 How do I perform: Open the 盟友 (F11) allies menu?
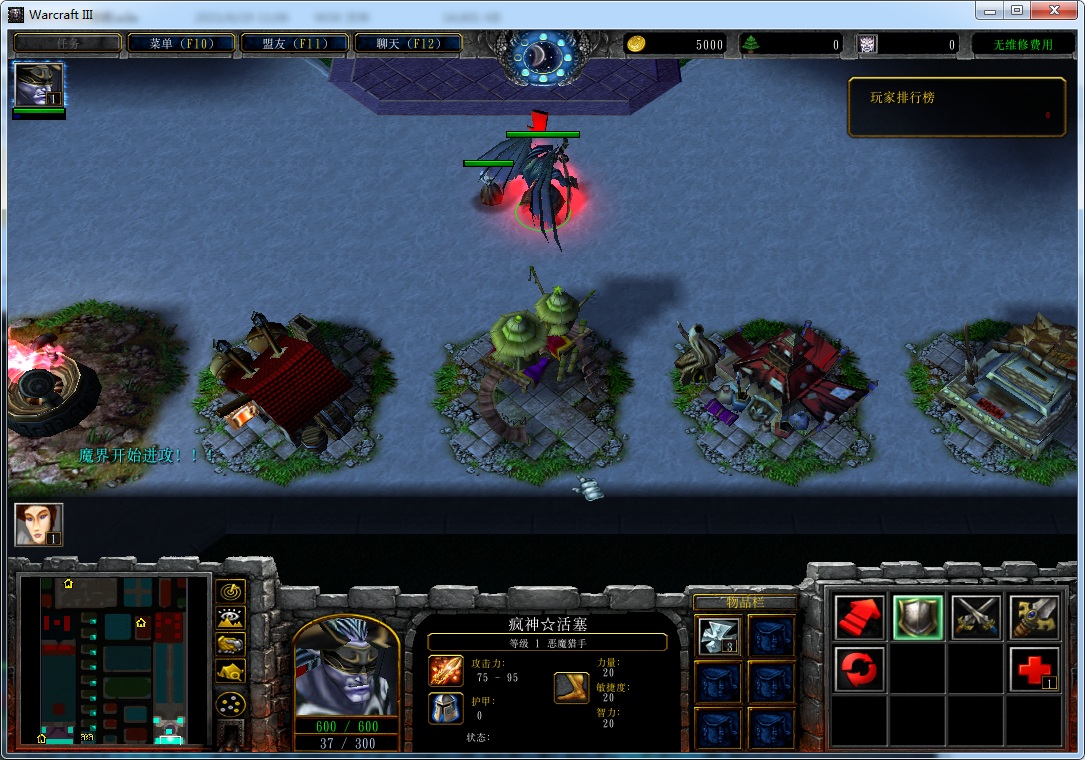294,44
